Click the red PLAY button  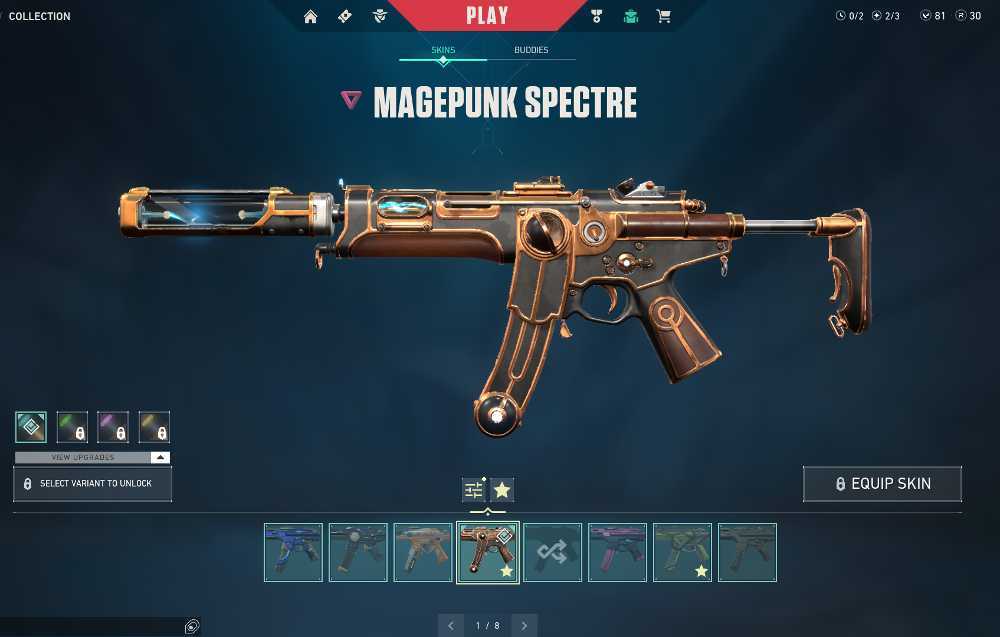487,16
